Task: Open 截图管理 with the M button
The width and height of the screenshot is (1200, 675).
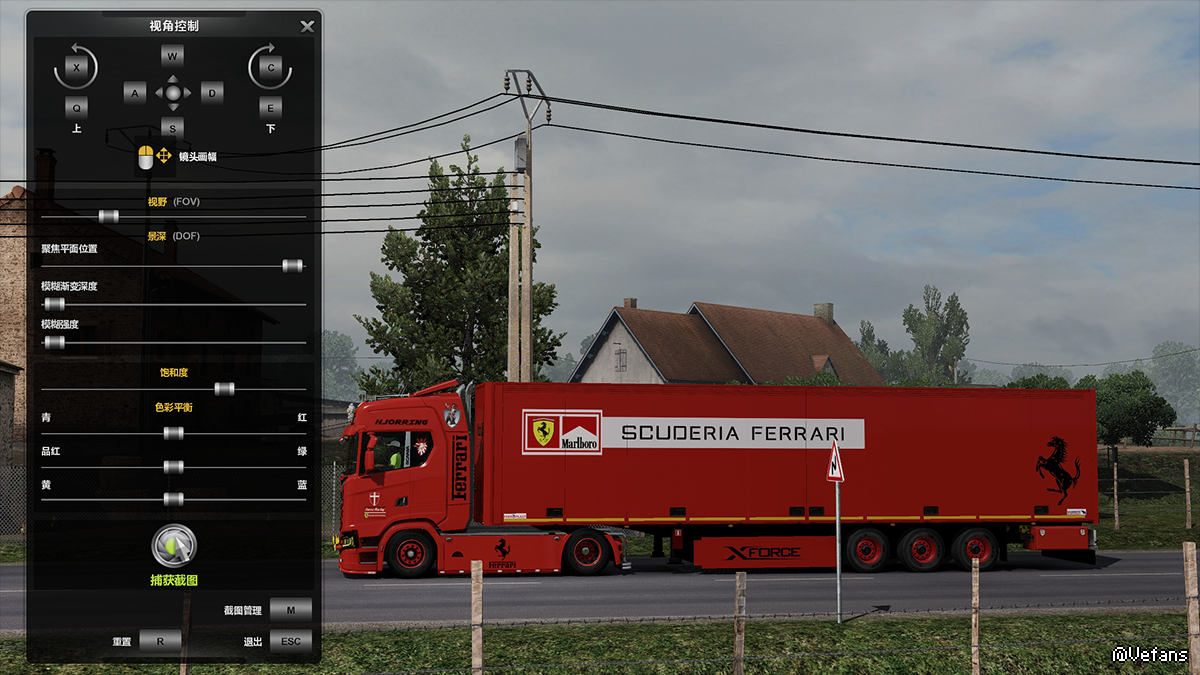Action: [290, 610]
